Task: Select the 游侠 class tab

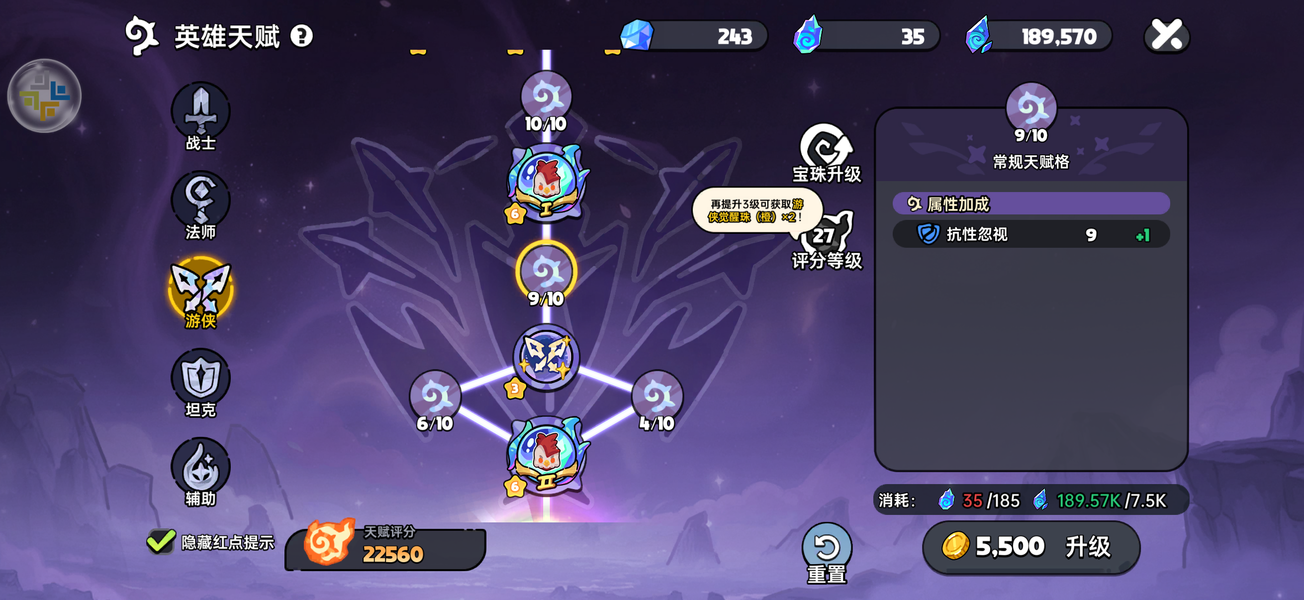Action: pyautogui.click(x=201, y=288)
